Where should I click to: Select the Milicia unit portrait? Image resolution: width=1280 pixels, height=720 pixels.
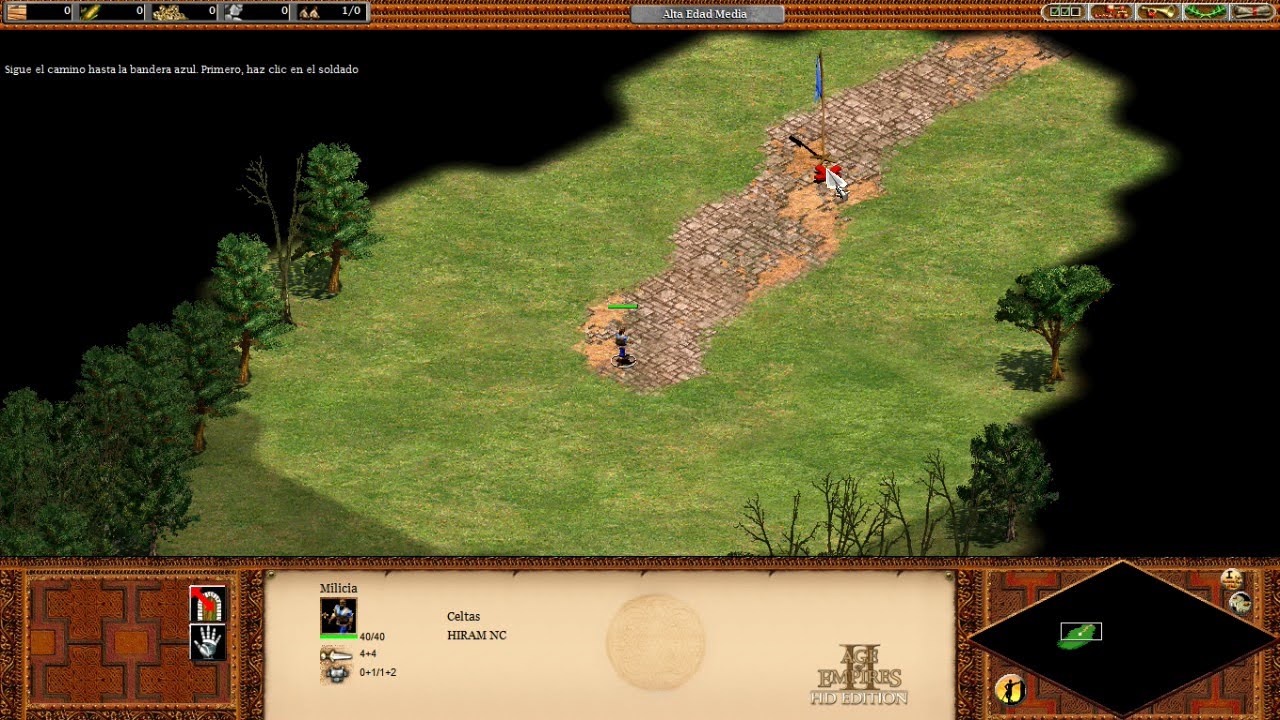[x=338, y=615]
